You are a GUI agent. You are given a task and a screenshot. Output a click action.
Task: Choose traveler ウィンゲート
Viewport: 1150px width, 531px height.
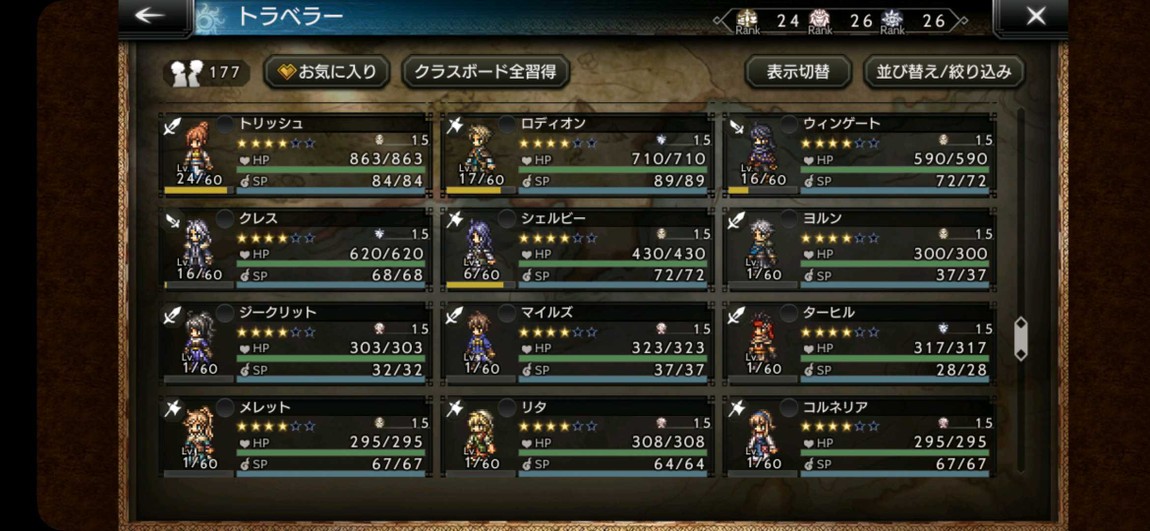point(860,156)
